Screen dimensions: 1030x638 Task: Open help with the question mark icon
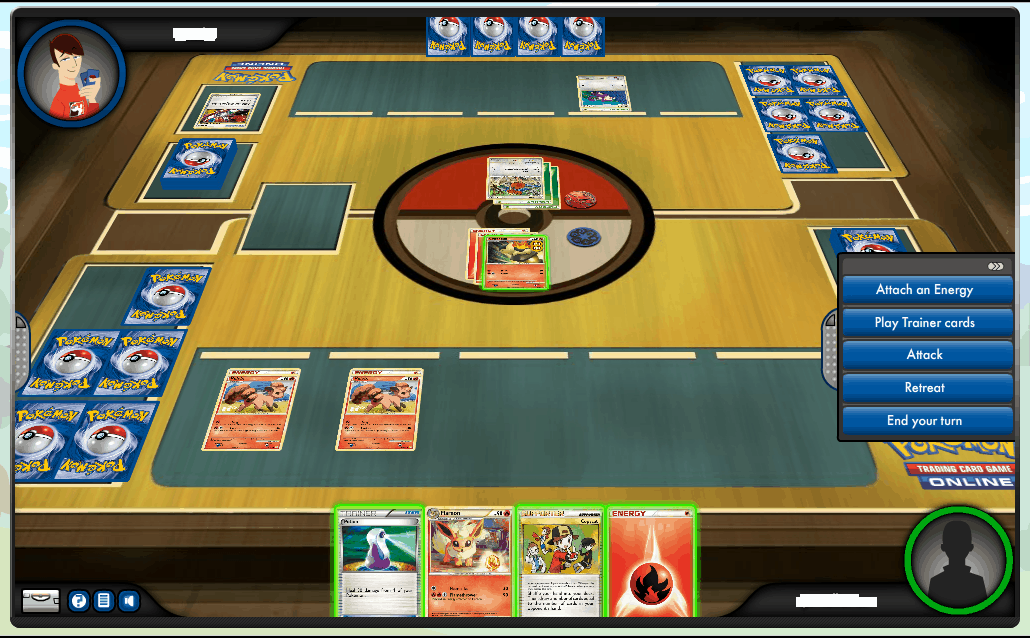click(78, 601)
